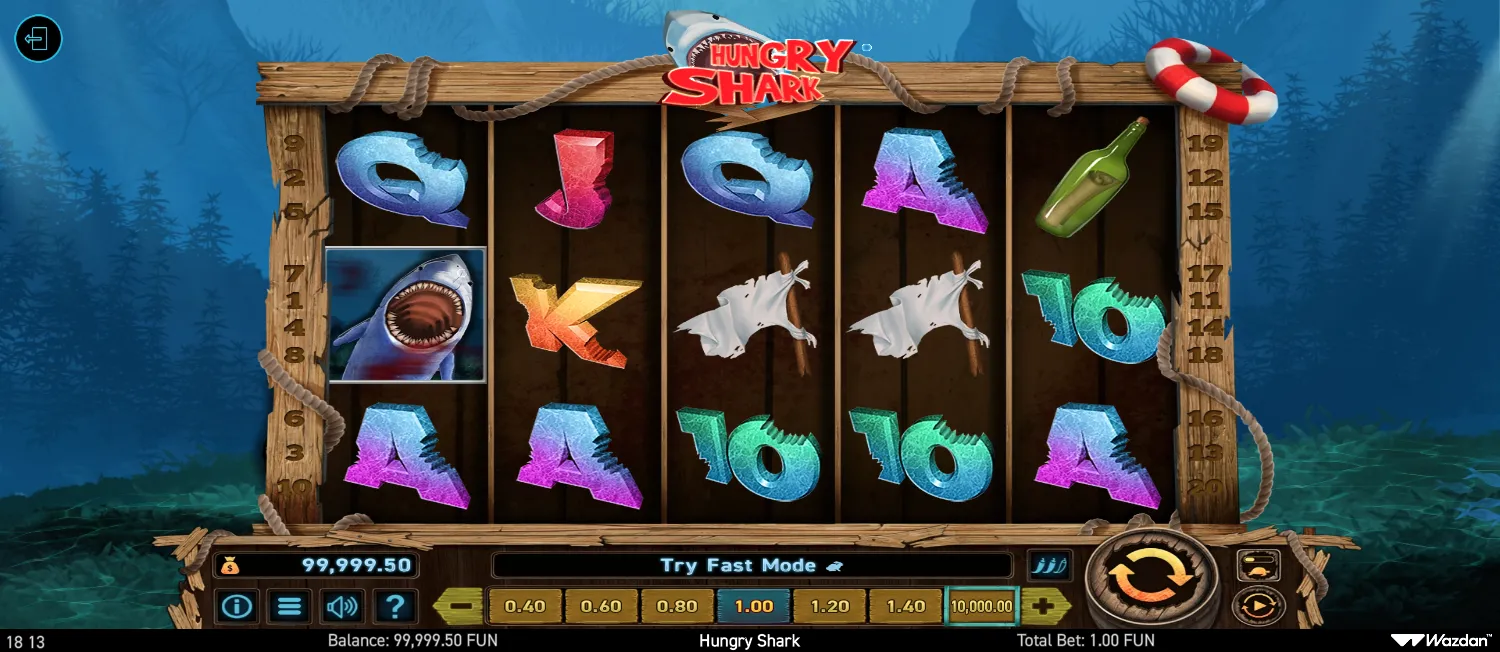The width and height of the screenshot is (1500, 652).
Task: Increase the bet with the plus arrow
Action: coord(1045,606)
